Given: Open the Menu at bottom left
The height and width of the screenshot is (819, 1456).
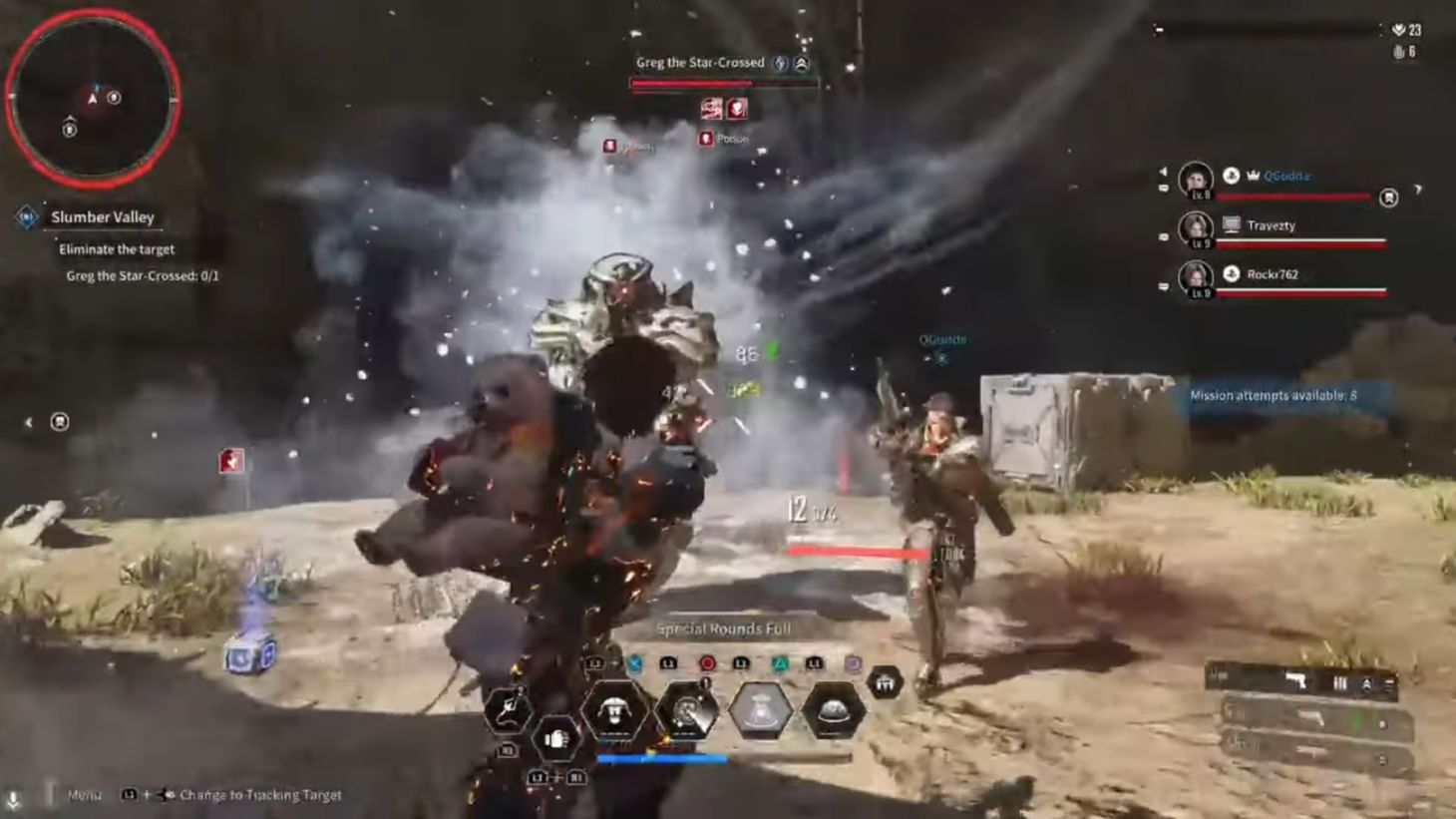Looking at the screenshot, I should point(85,795).
